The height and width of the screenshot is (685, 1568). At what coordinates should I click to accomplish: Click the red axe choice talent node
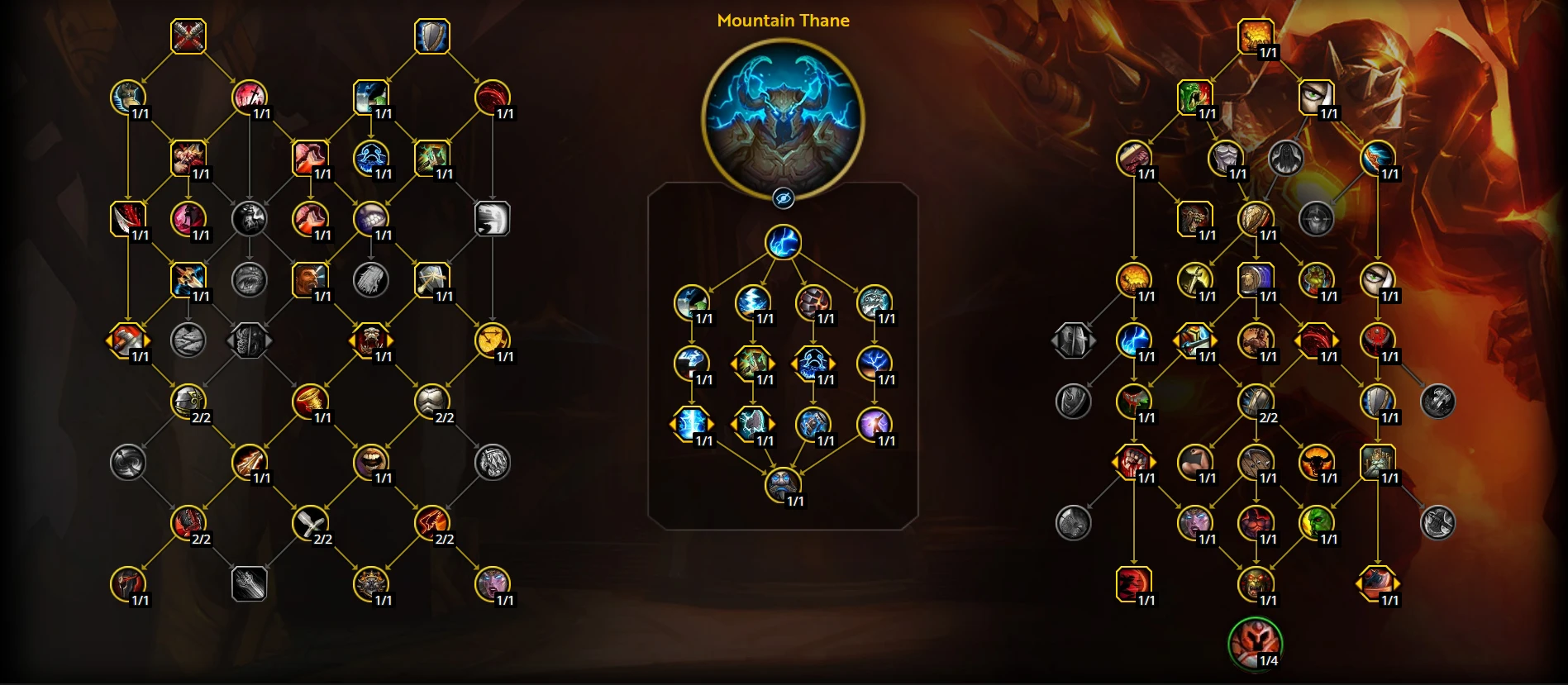[128, 340]
